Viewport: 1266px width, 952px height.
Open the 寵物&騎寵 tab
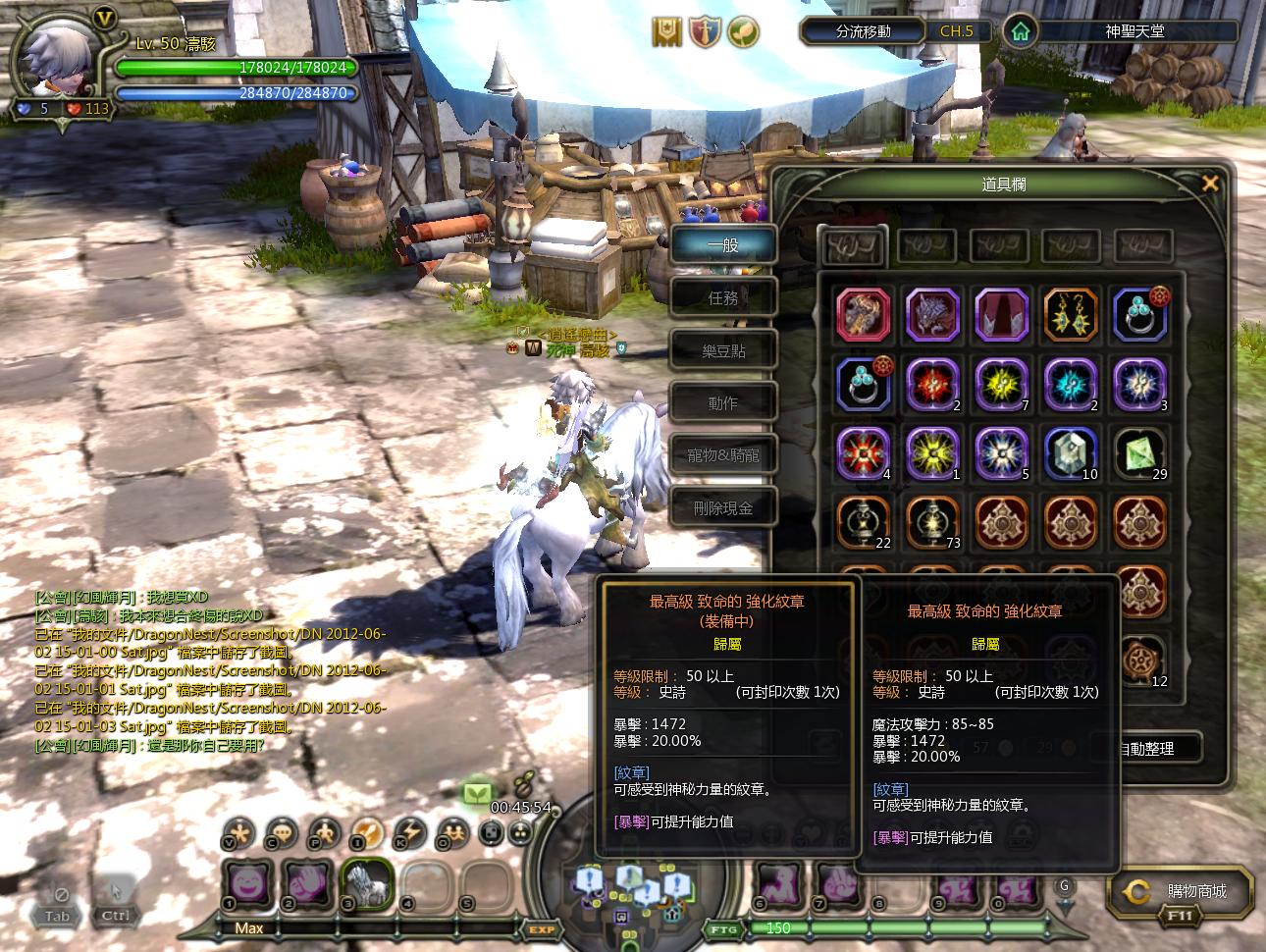(x=723, y=455)
